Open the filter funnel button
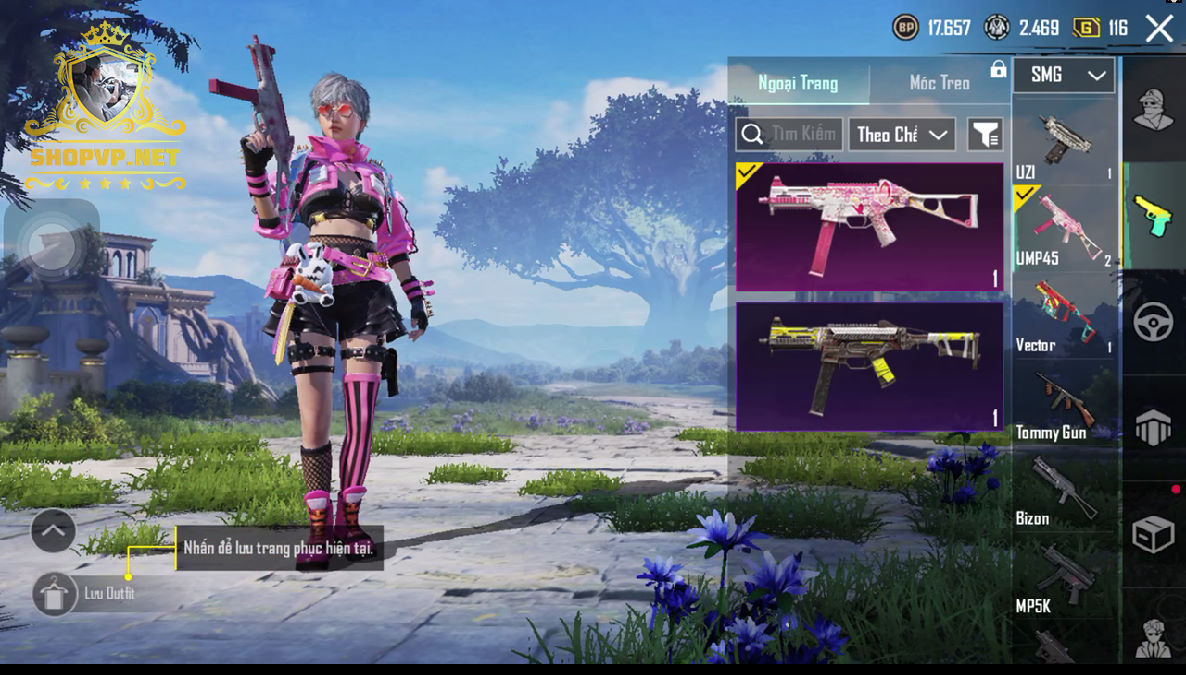Viewport: 1186px width, 675px height. (985, 134)
